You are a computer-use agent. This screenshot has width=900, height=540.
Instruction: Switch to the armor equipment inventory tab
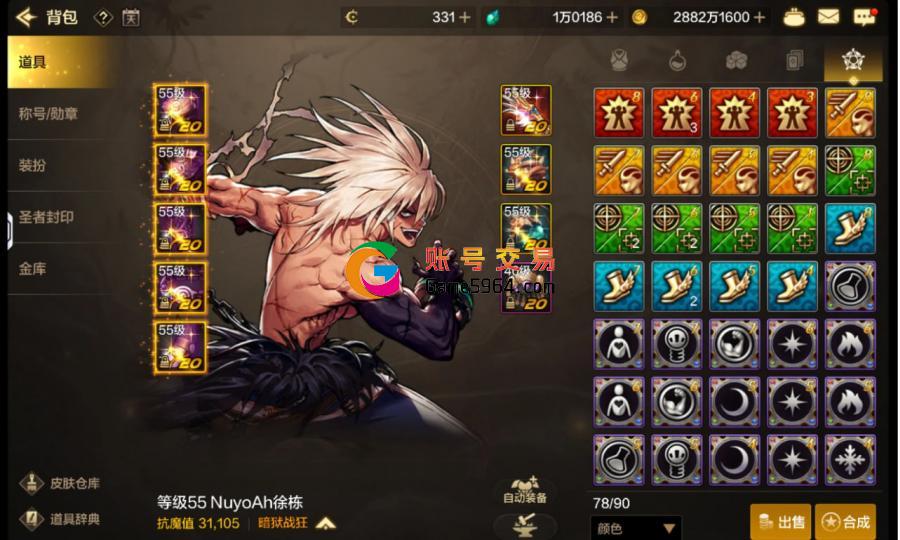(x=621, y=60)
